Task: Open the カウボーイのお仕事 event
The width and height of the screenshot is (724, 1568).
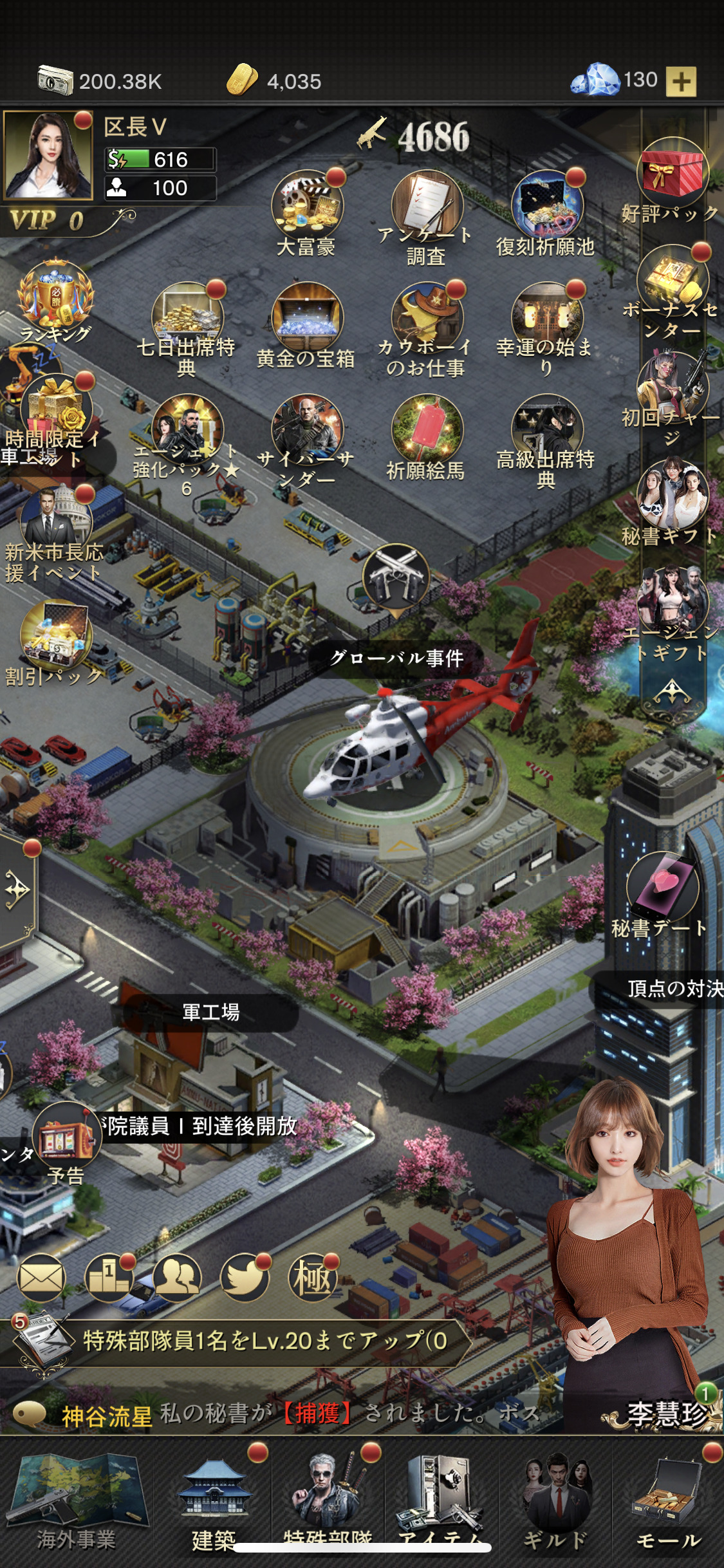Action: pos(426,317)
